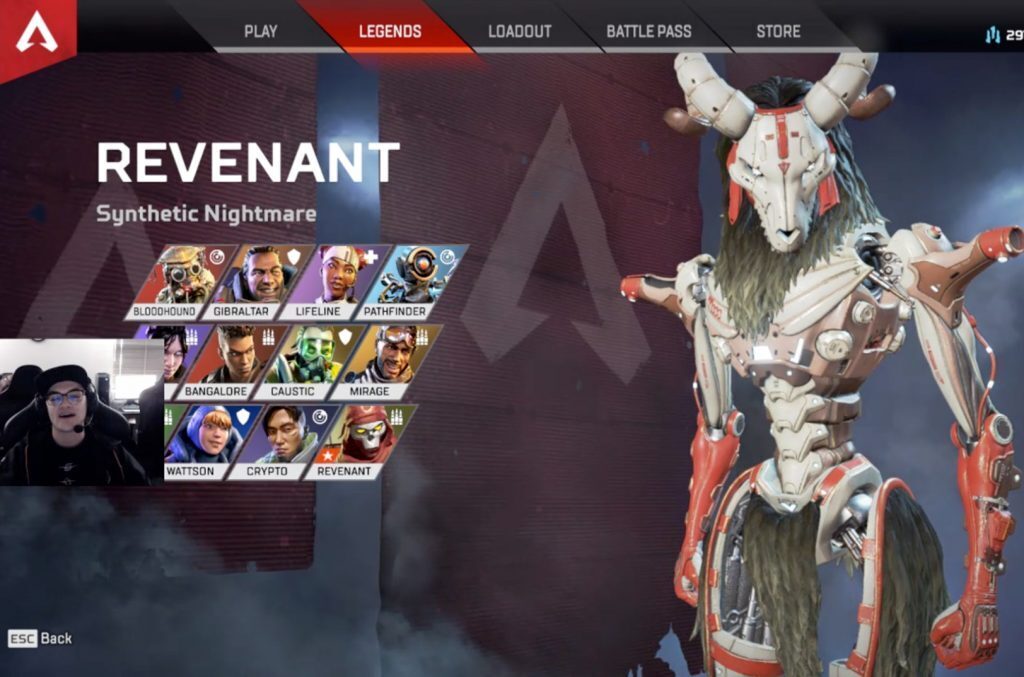Open the Legends tab
Viewport: 1024px width, 677px height.
click(x=390, y=31)
